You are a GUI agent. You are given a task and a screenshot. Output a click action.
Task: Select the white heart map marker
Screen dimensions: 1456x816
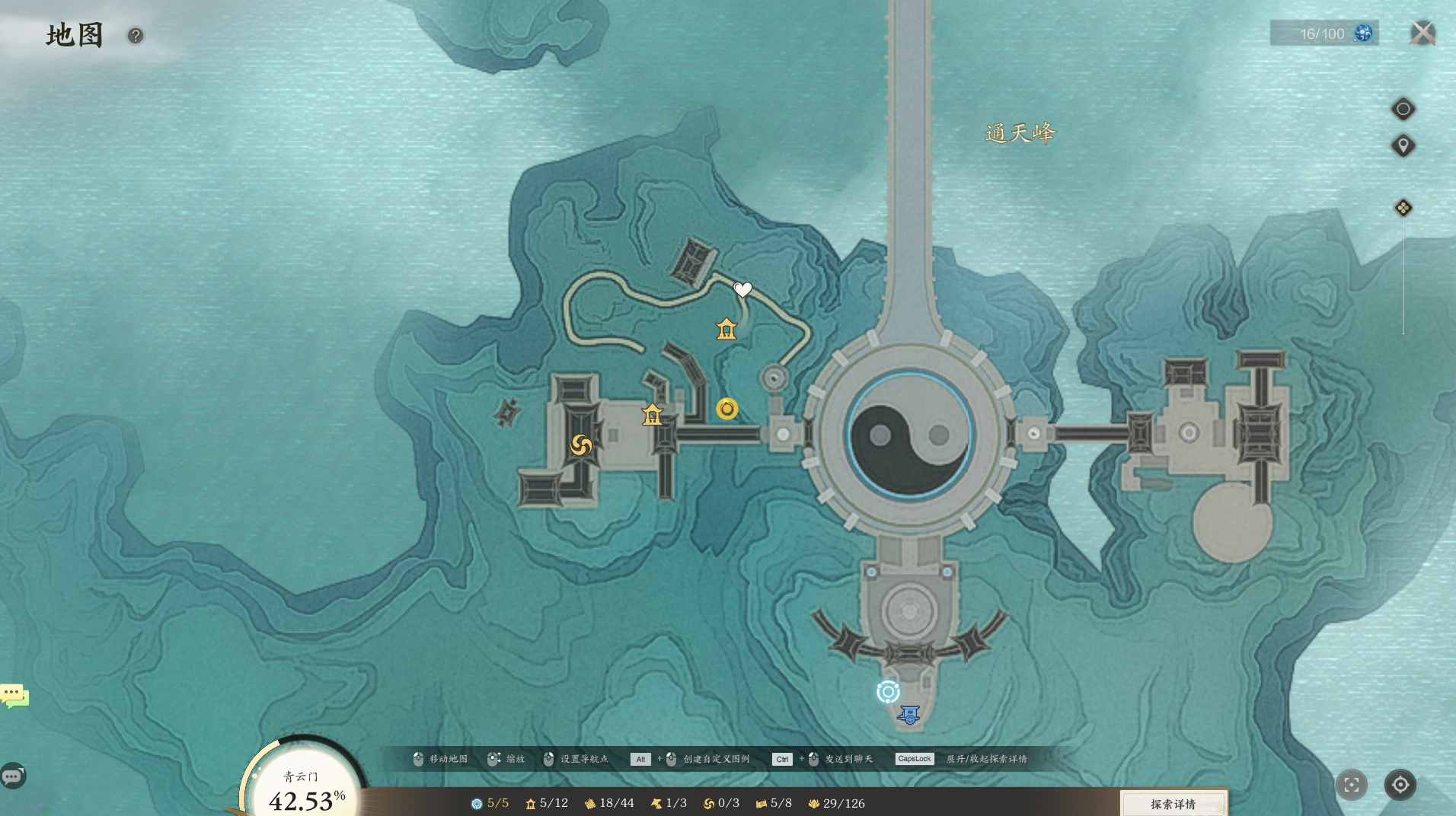742,289
